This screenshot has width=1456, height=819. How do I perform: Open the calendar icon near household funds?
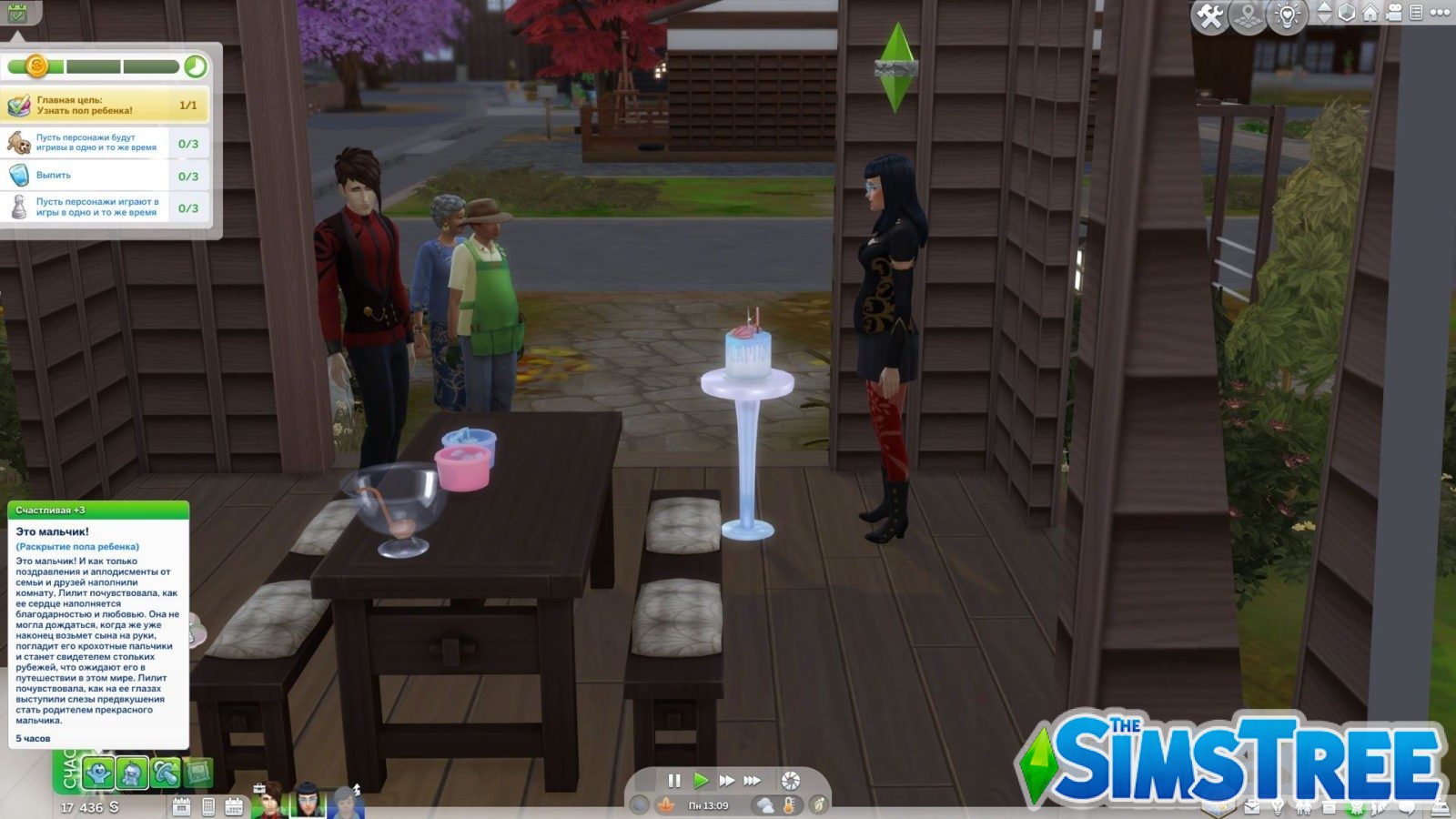(x=235, y=806)
